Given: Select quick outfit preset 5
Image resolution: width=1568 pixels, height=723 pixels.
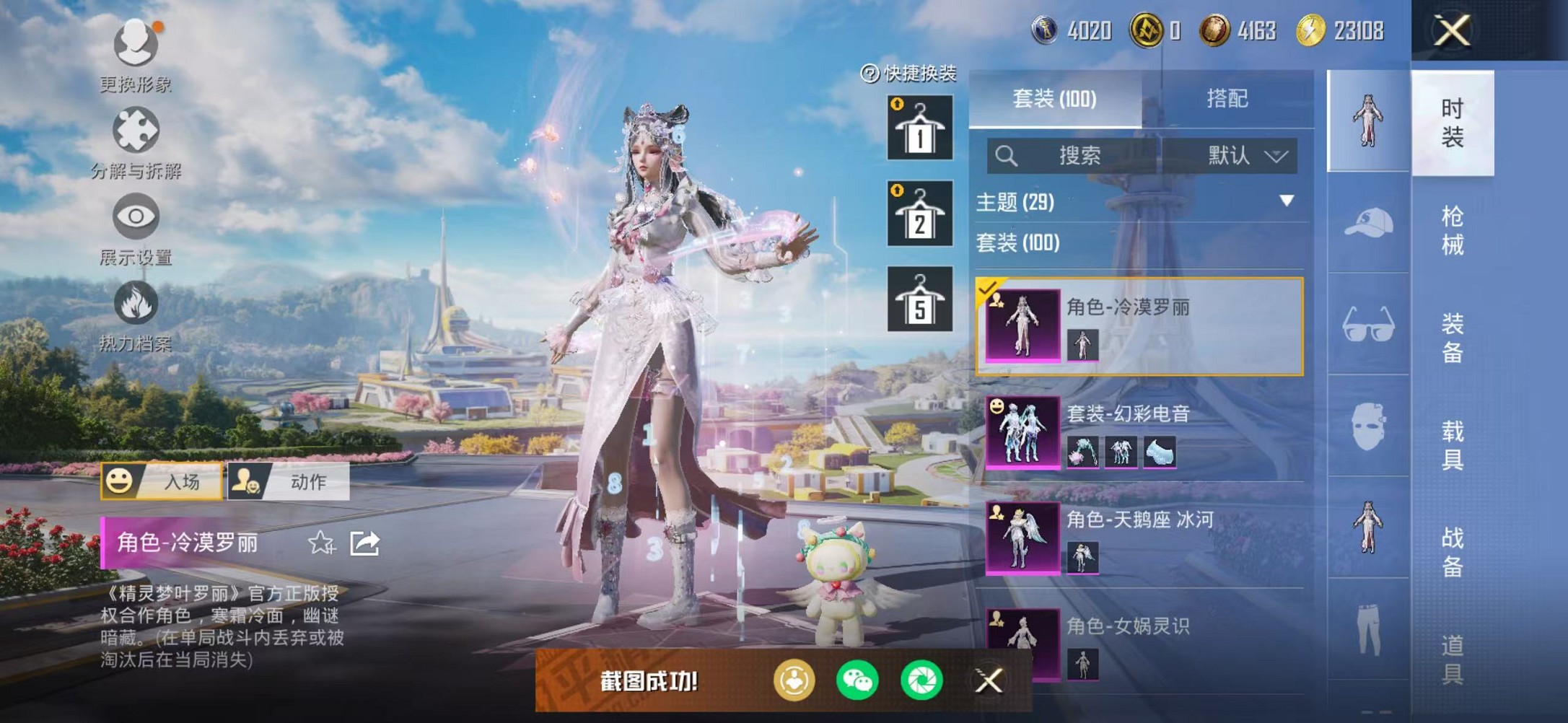Looking at the screenshot, I should [919, 299].
